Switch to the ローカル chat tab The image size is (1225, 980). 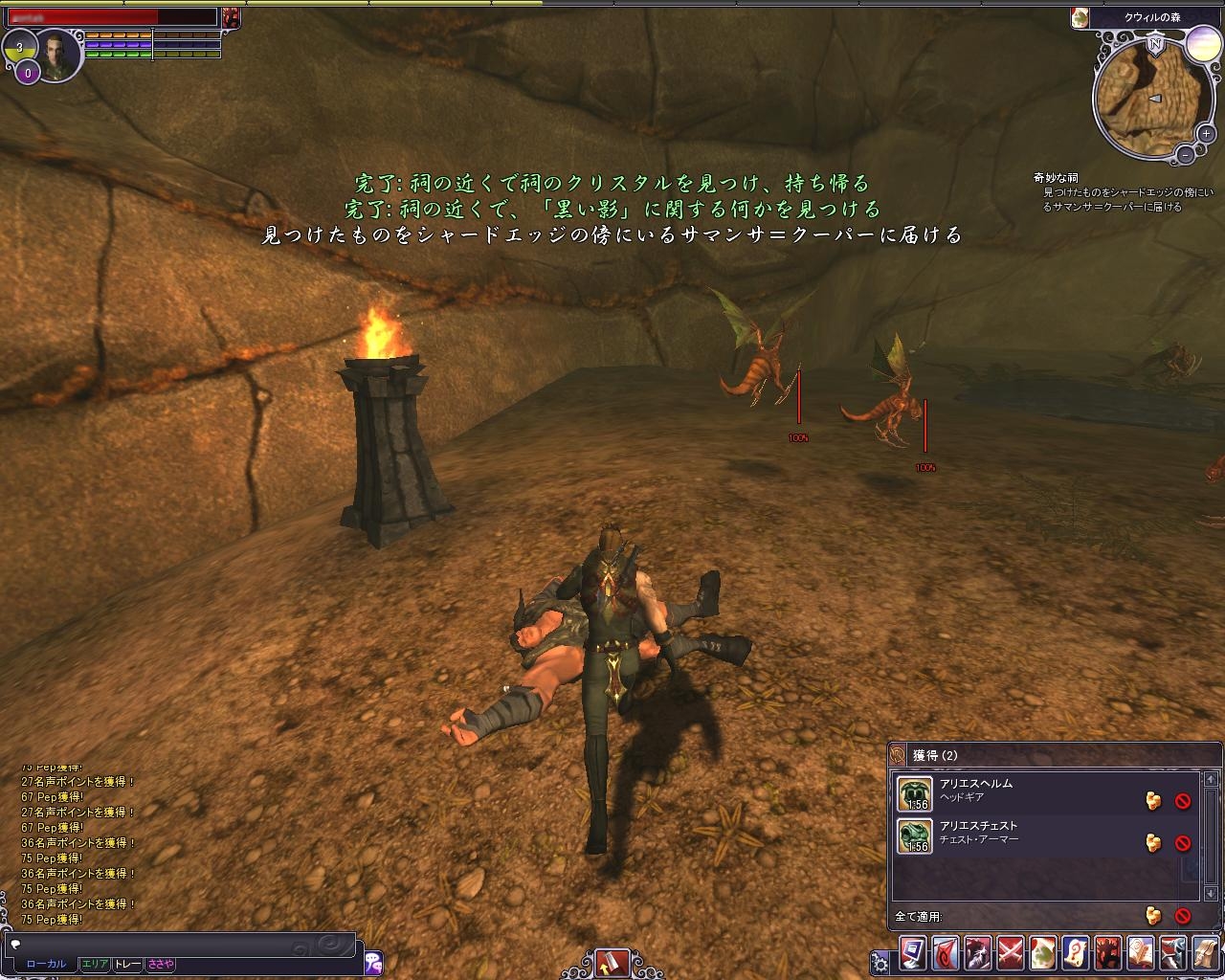pyautogui.click(x=46, y=965)
